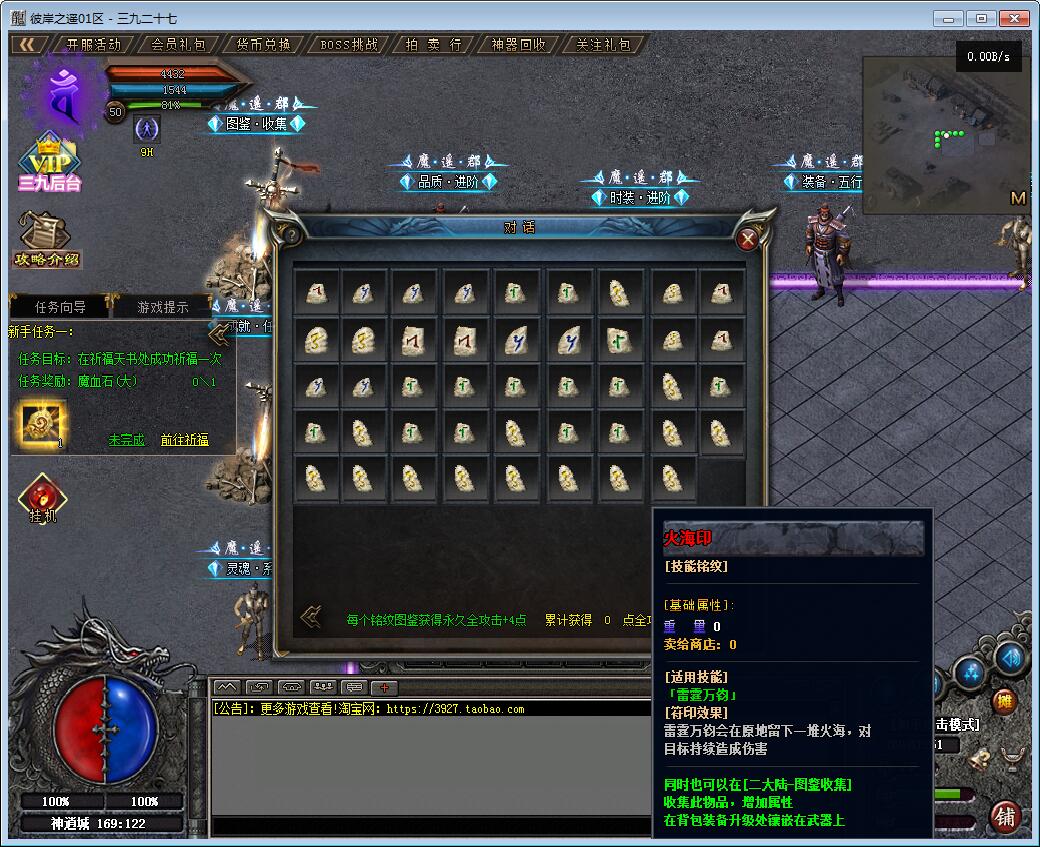Open the BOSS挑战 menu
Viewport: 1040px width, 847px height.
(349, 45)
